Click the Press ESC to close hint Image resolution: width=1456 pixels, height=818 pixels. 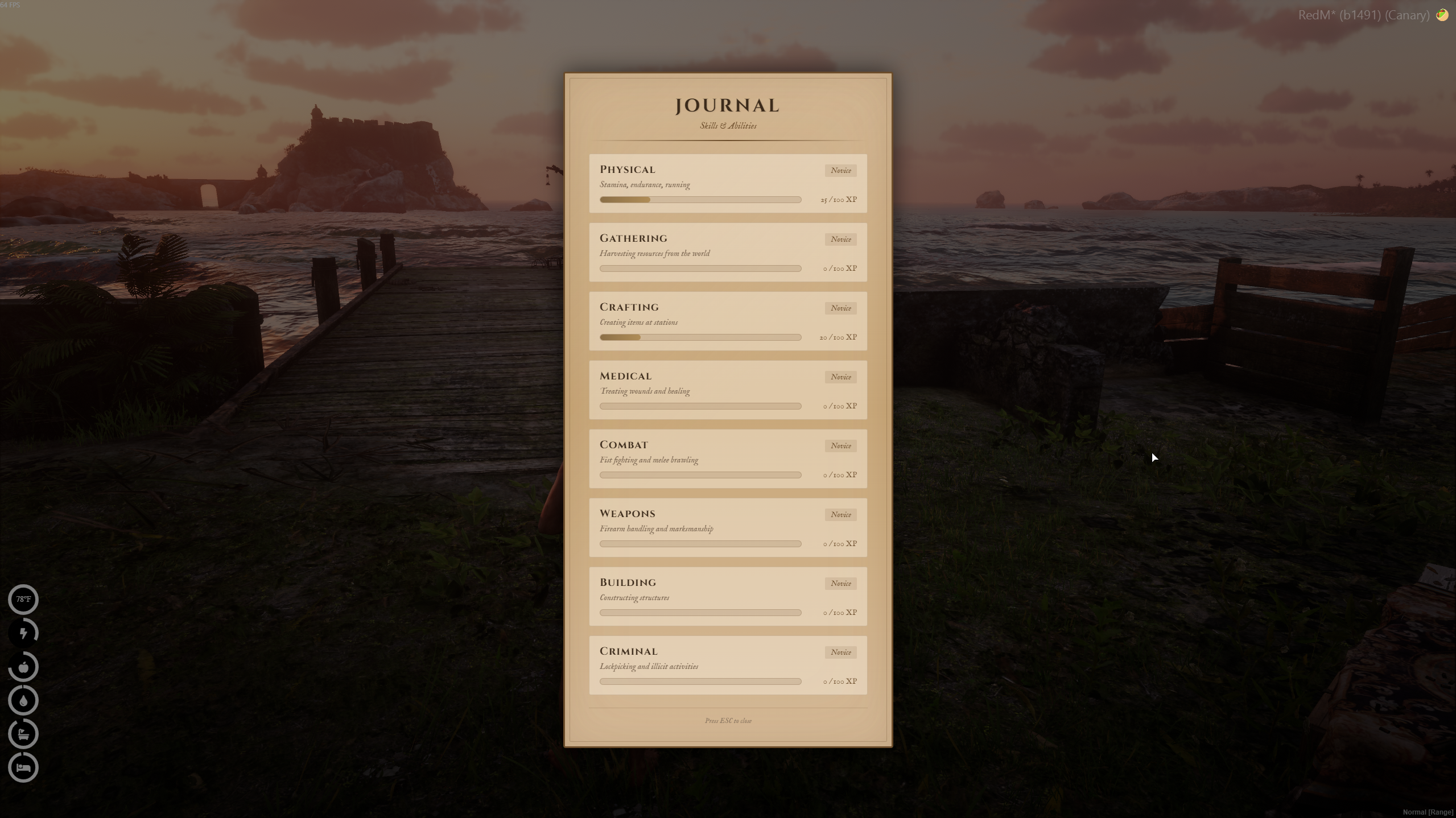728,721
